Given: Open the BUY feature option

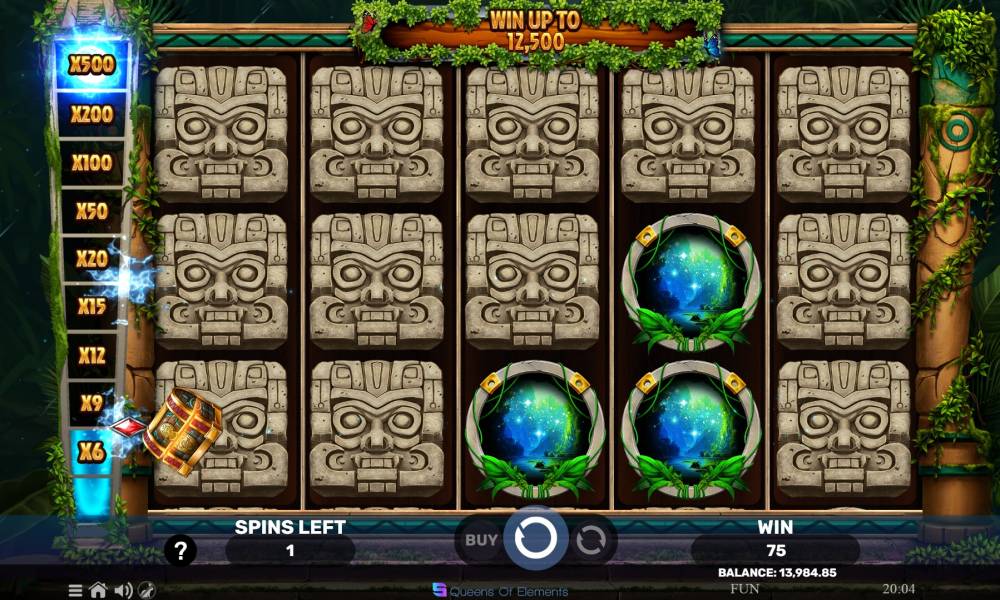Looking at the screenshot, I should click(x=481, y=541).
